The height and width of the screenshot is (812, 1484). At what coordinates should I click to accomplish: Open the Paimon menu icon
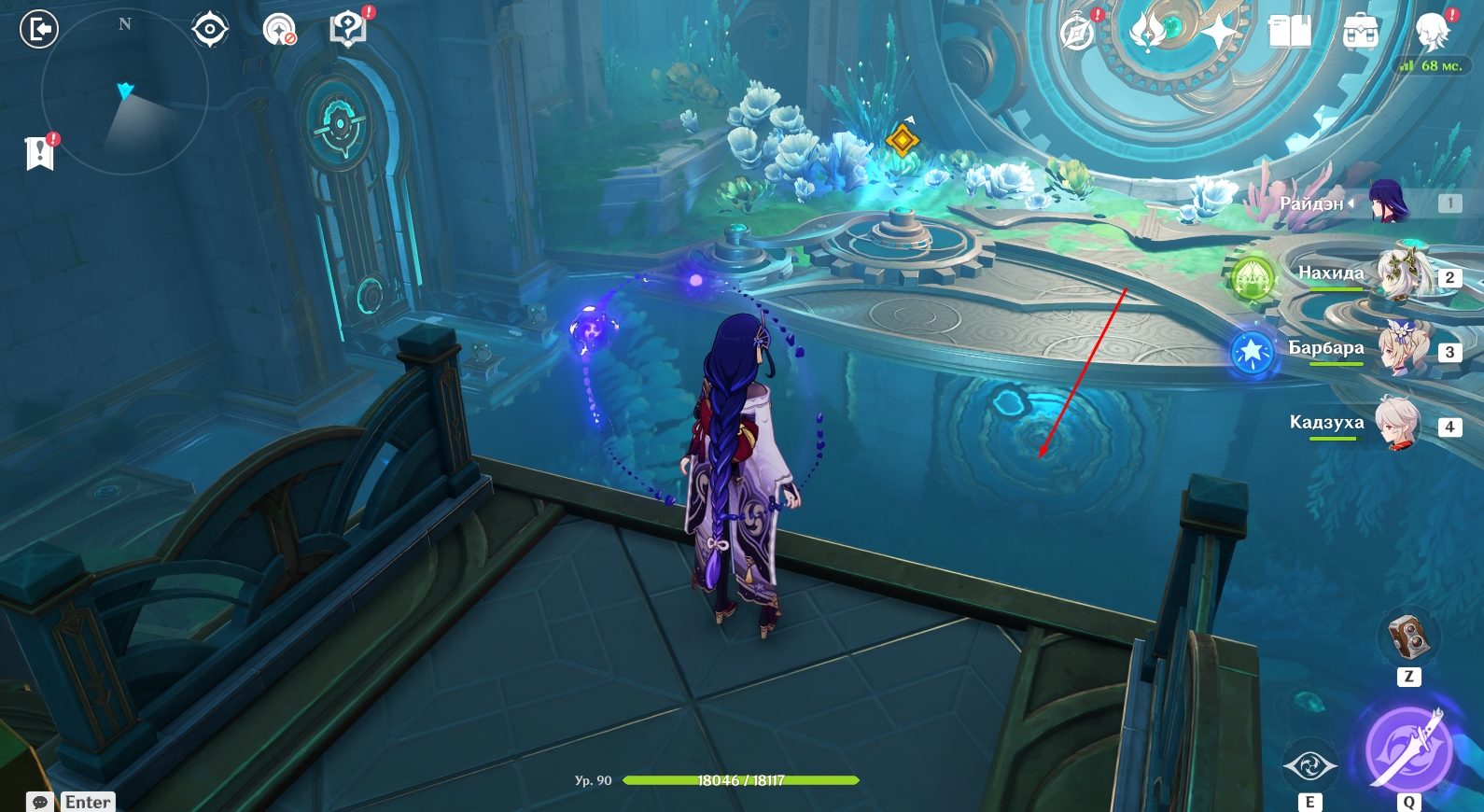1432,33
